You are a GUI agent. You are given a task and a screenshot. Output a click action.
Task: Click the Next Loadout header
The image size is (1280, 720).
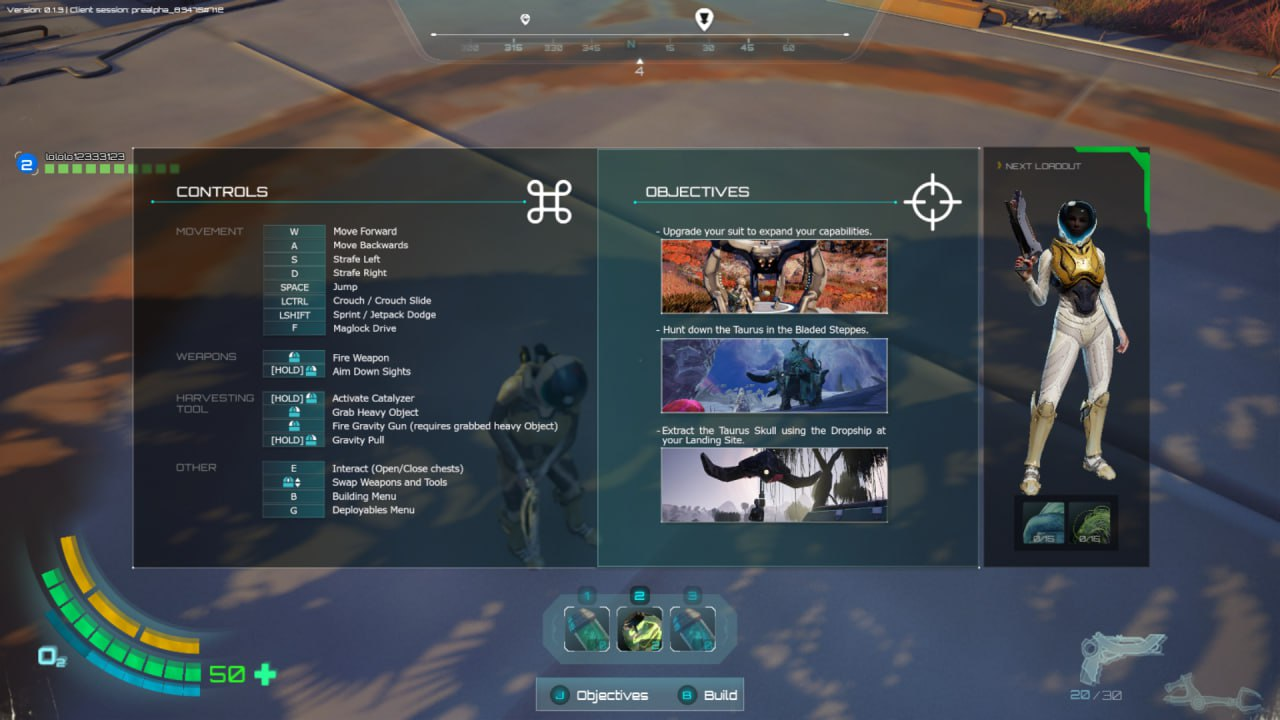(1043, 166)
